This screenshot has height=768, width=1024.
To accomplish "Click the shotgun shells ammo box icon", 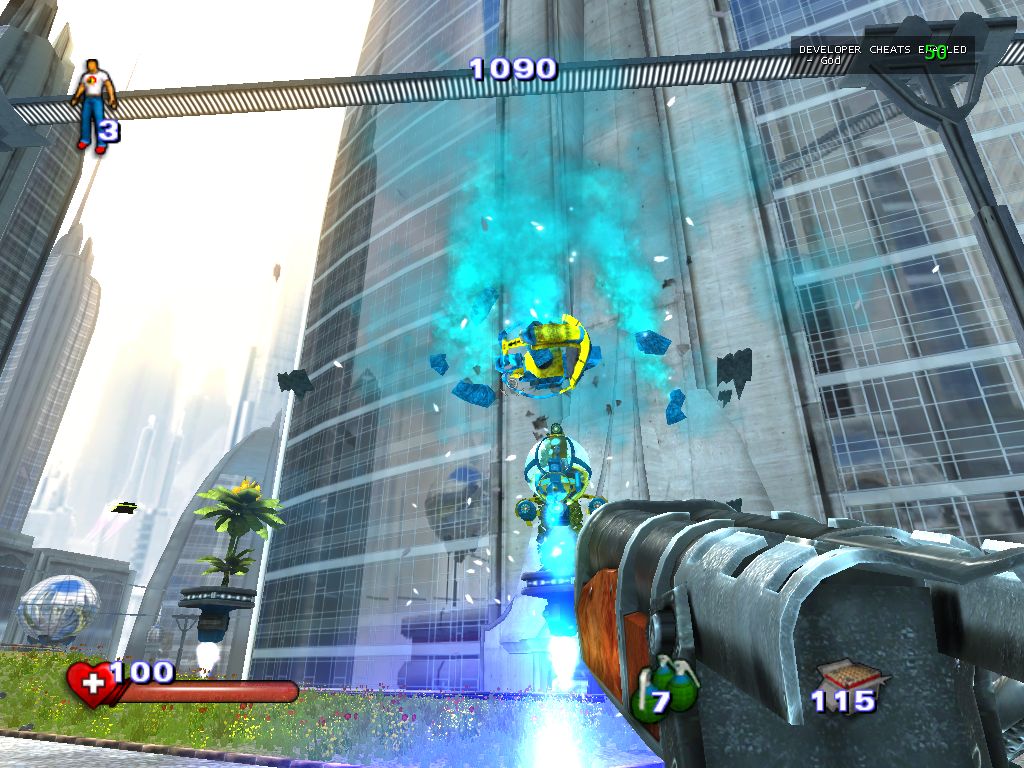I will (844, 676).
